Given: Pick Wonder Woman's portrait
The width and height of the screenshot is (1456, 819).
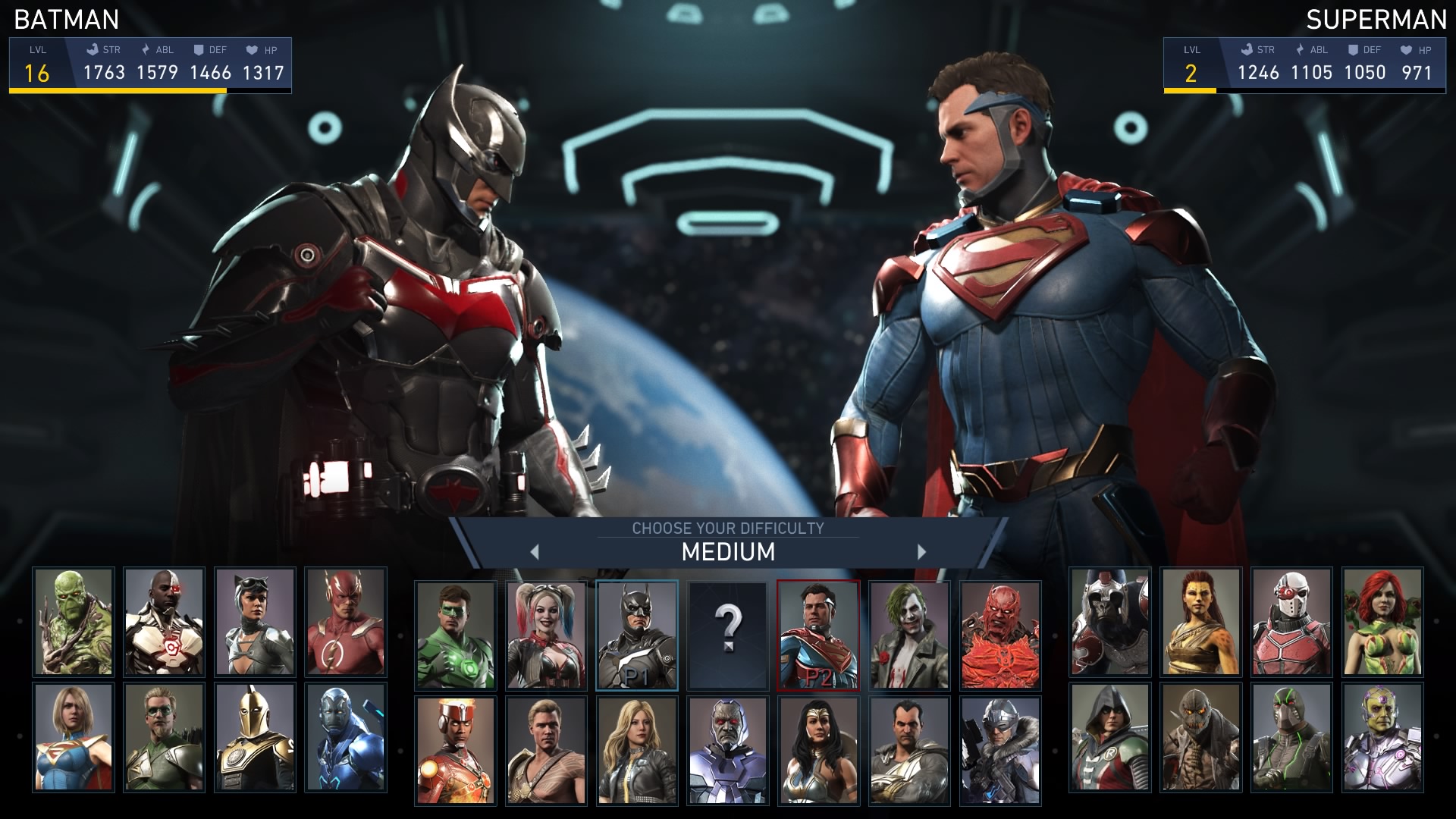Looking at the screenshot, I should pyautogui.click(x=818, y=751).
